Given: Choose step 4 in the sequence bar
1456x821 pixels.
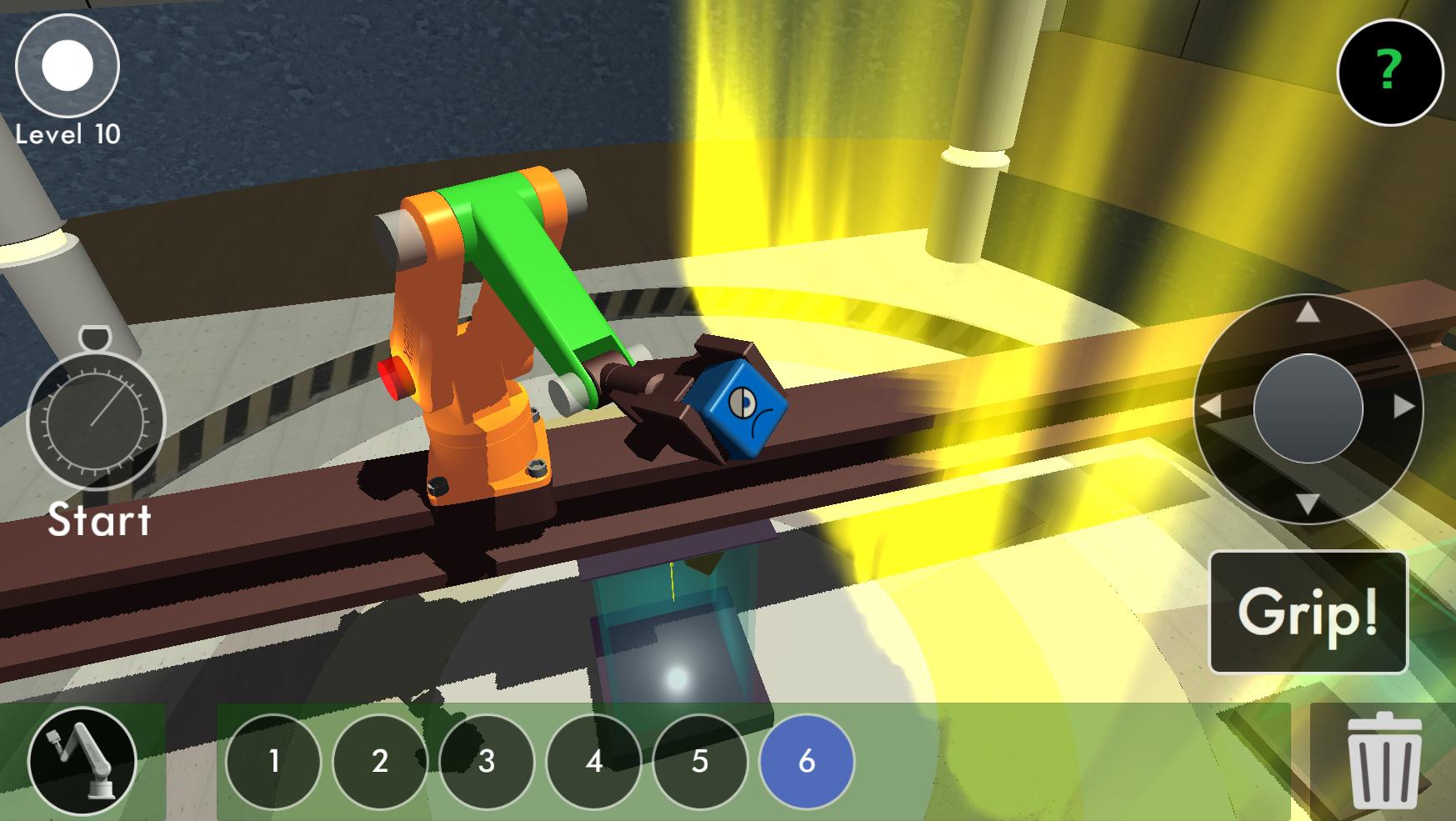Looking at the screenshot, I should [593, 761].
